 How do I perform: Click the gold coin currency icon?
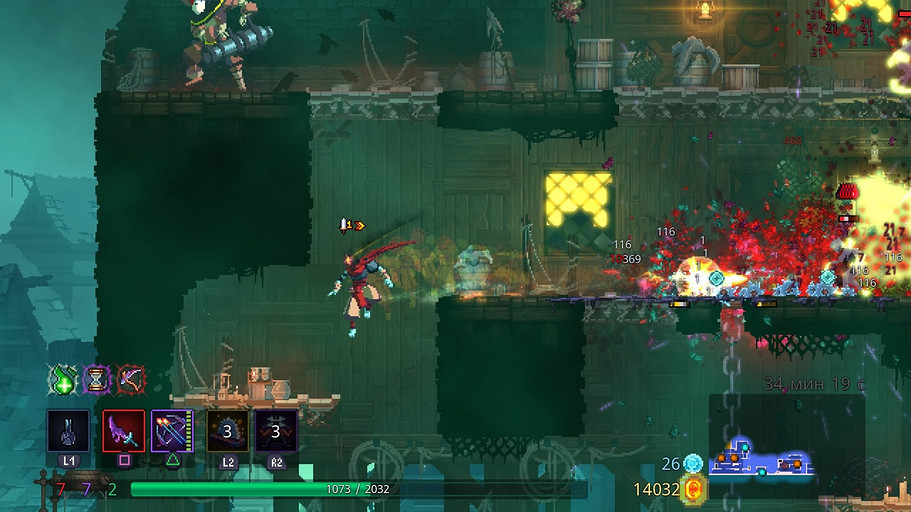[693, 489]
